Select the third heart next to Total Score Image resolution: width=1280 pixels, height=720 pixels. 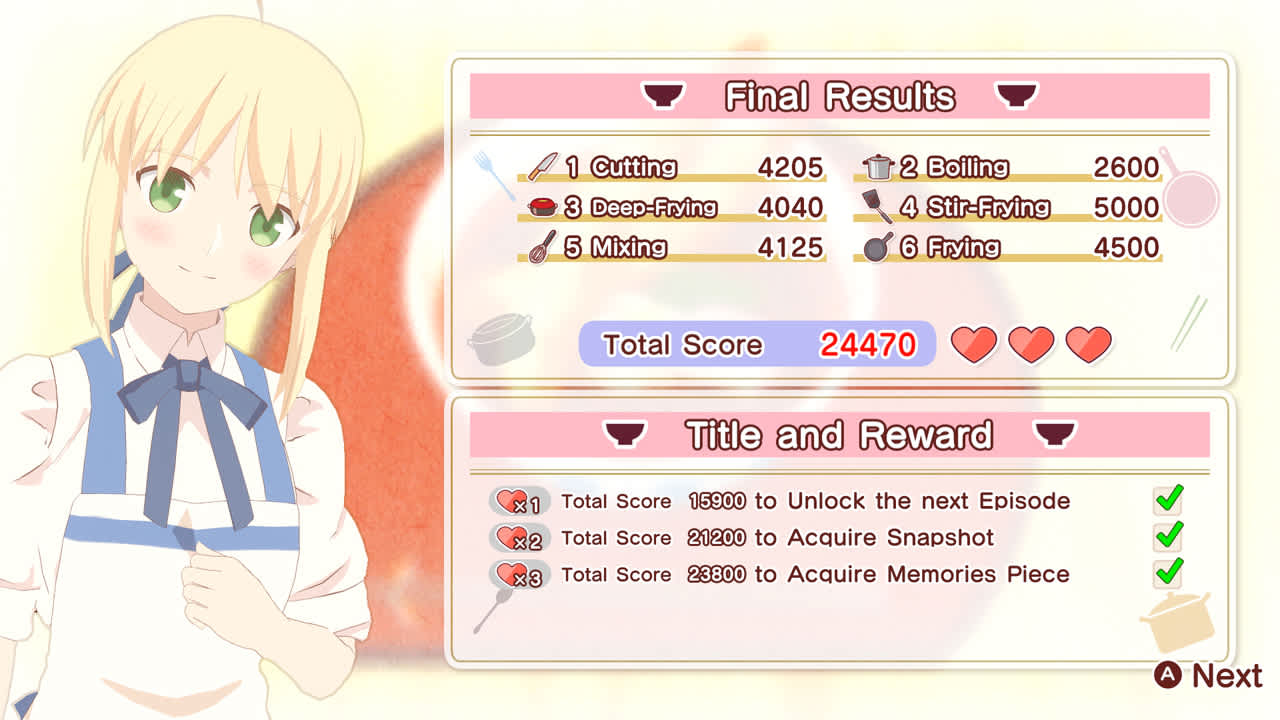(1087, 343)
